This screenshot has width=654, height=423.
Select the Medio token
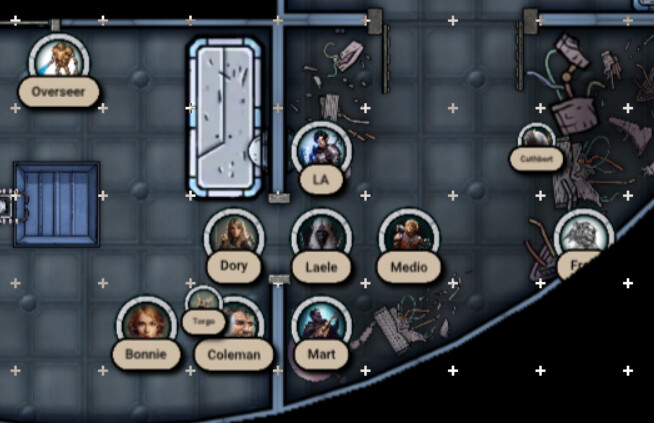(409, 238)
